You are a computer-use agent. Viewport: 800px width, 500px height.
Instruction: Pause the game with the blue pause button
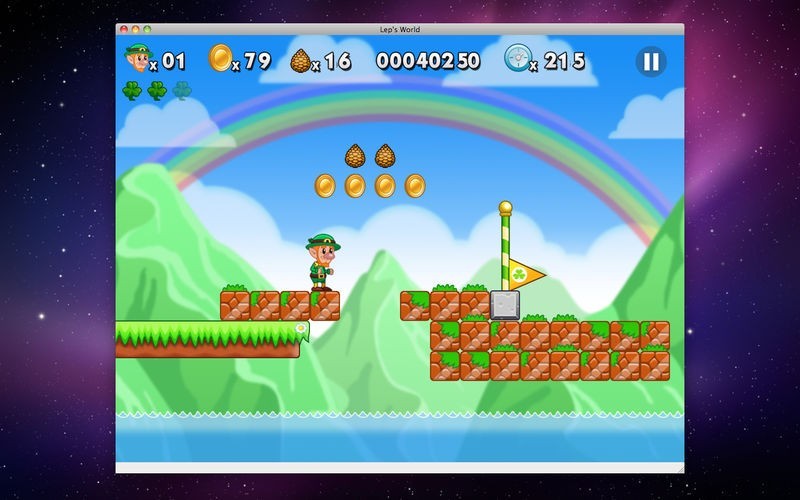tap(650, 62)
